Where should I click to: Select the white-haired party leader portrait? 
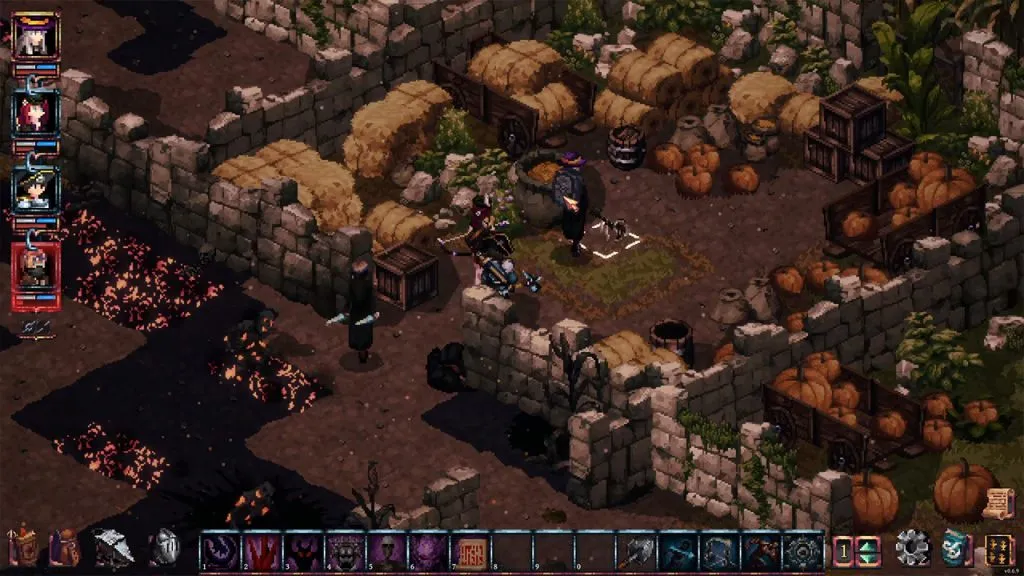pos(36,37)
